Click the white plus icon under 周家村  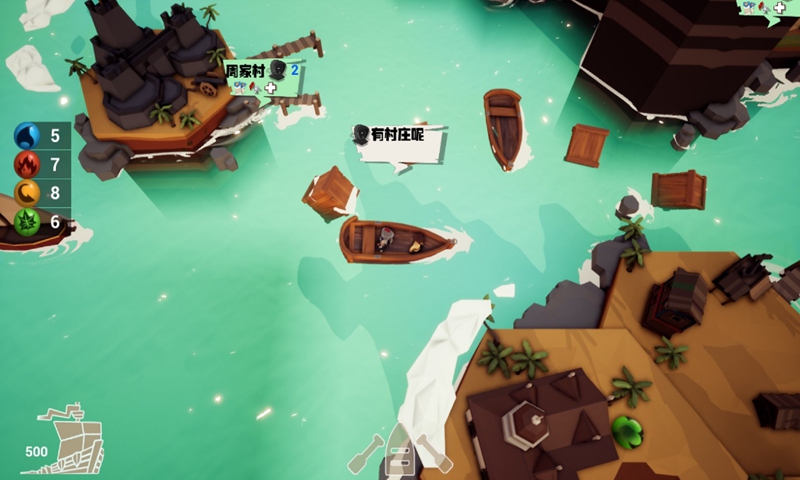[x=270, y=88]
